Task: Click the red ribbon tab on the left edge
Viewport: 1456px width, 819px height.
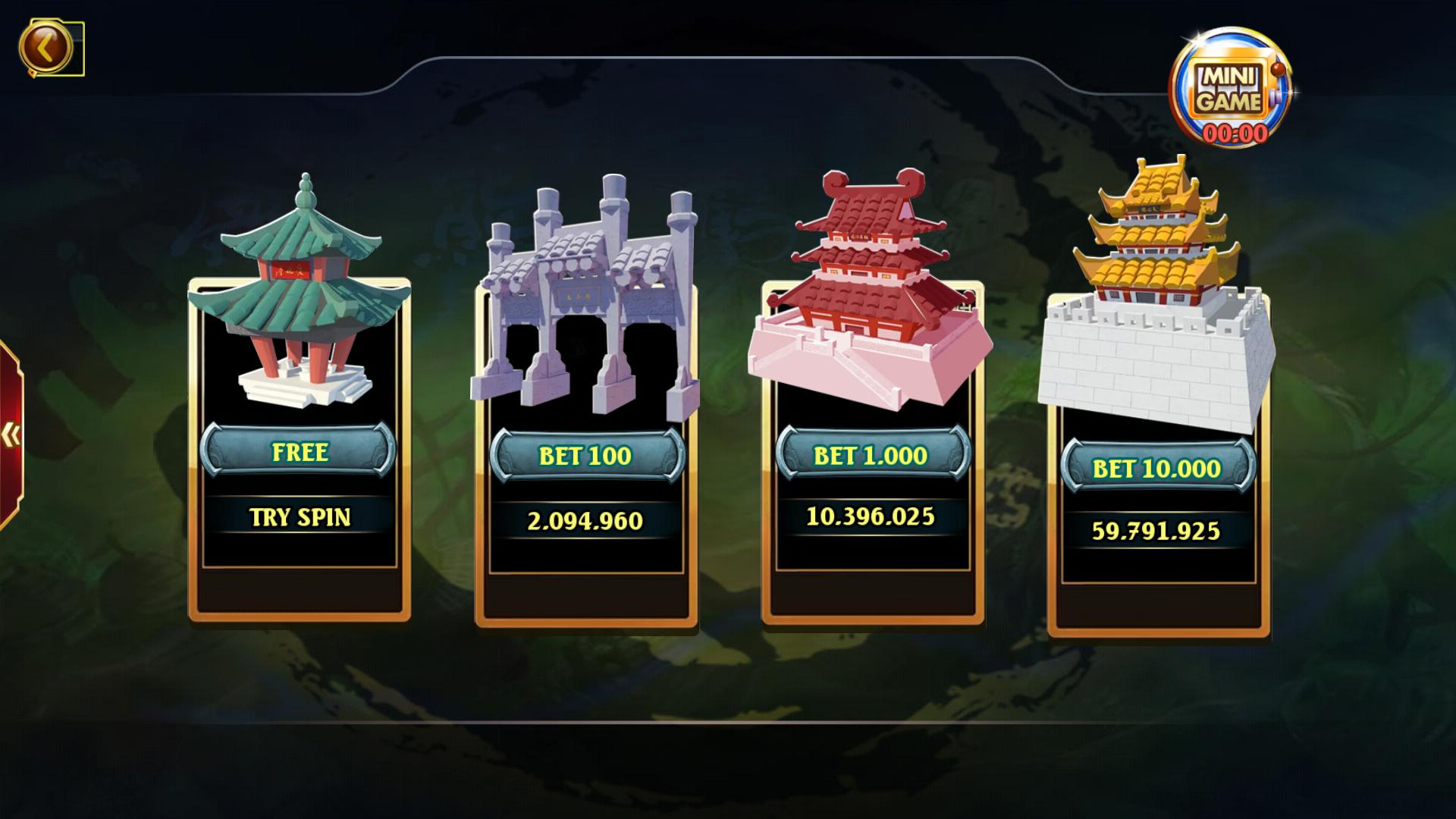Action: 9,432
